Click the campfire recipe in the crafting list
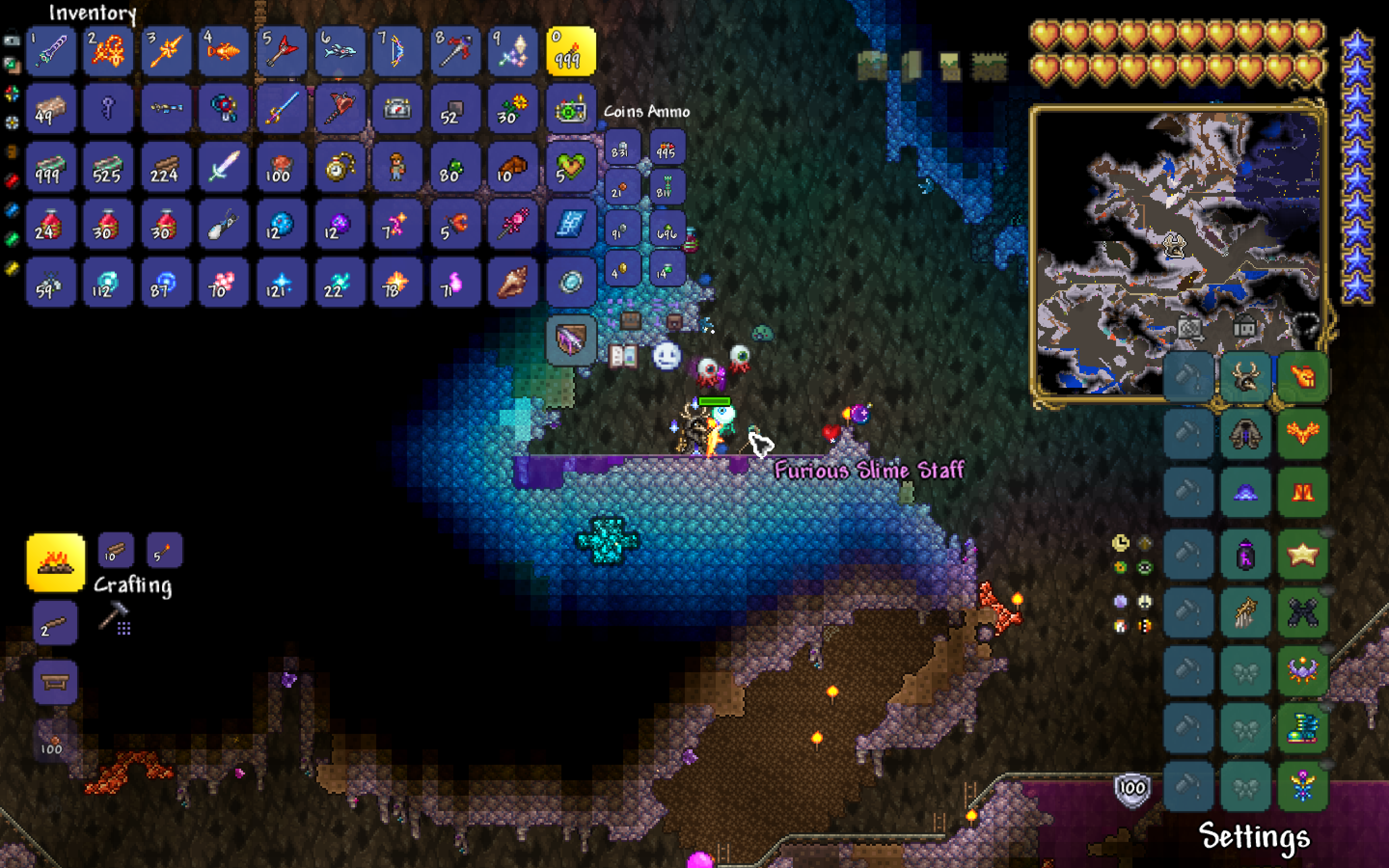 click(x=54, y=563)
